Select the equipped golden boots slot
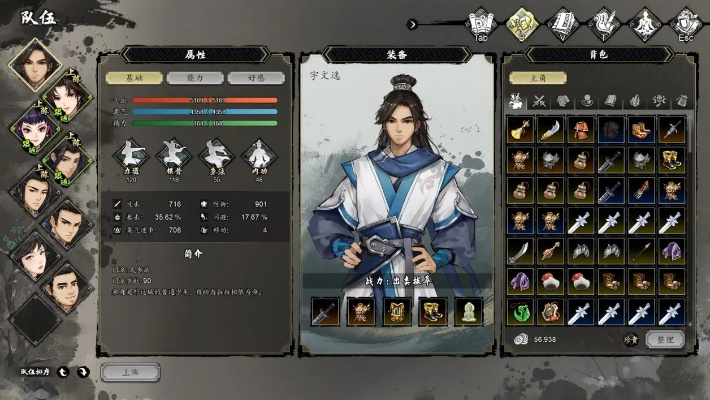 pos(433,312)
